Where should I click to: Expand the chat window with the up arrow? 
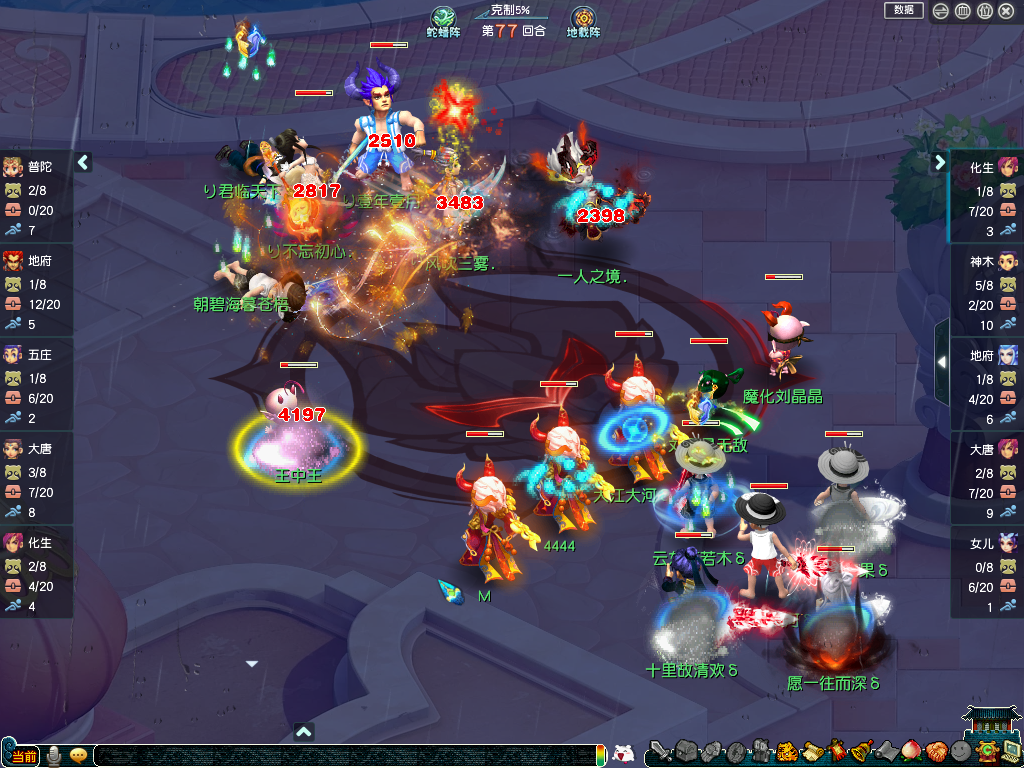[x=305, y=731]
